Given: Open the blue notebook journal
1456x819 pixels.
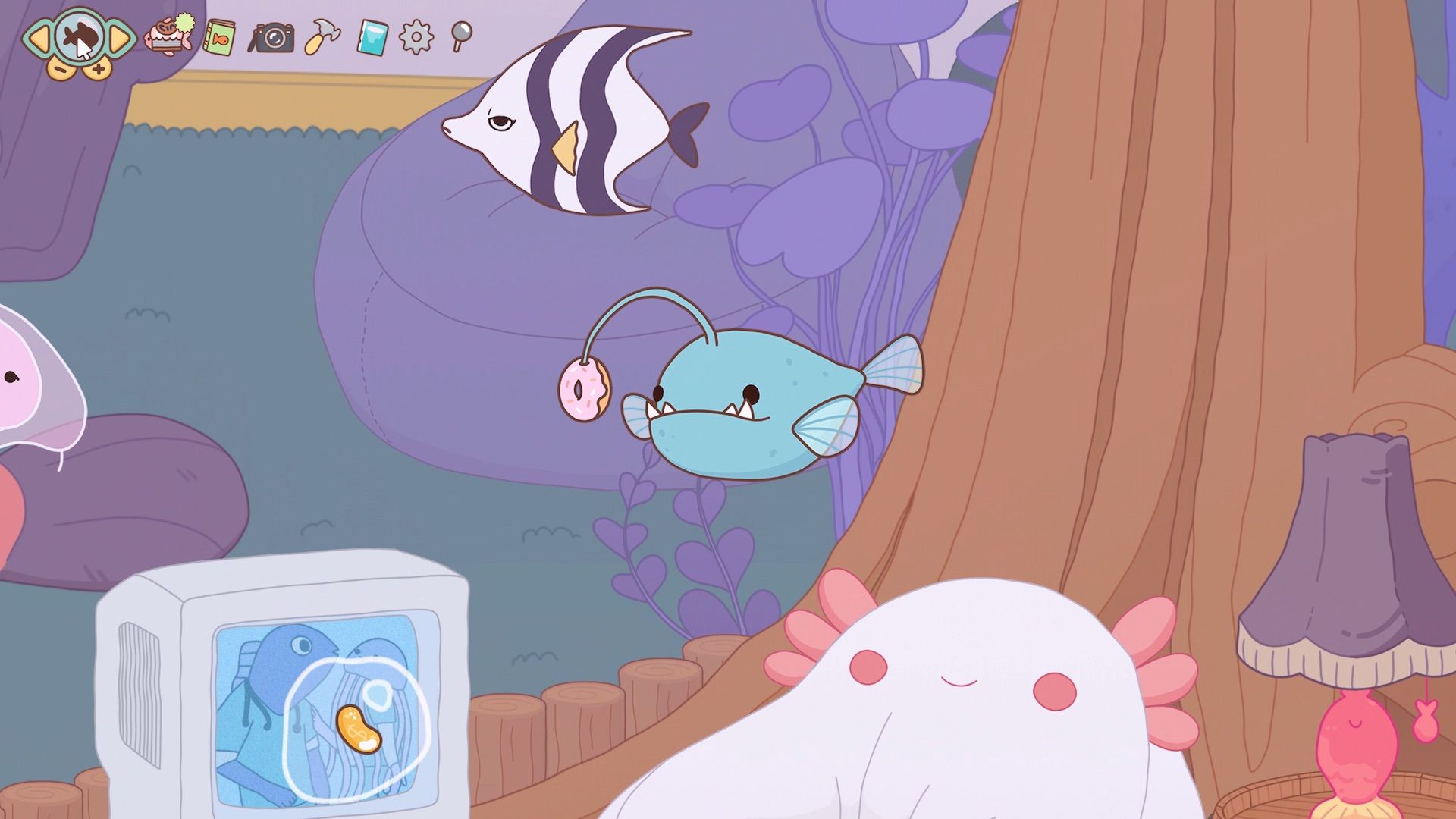Looking at the screenshot, I should (372, 37).
